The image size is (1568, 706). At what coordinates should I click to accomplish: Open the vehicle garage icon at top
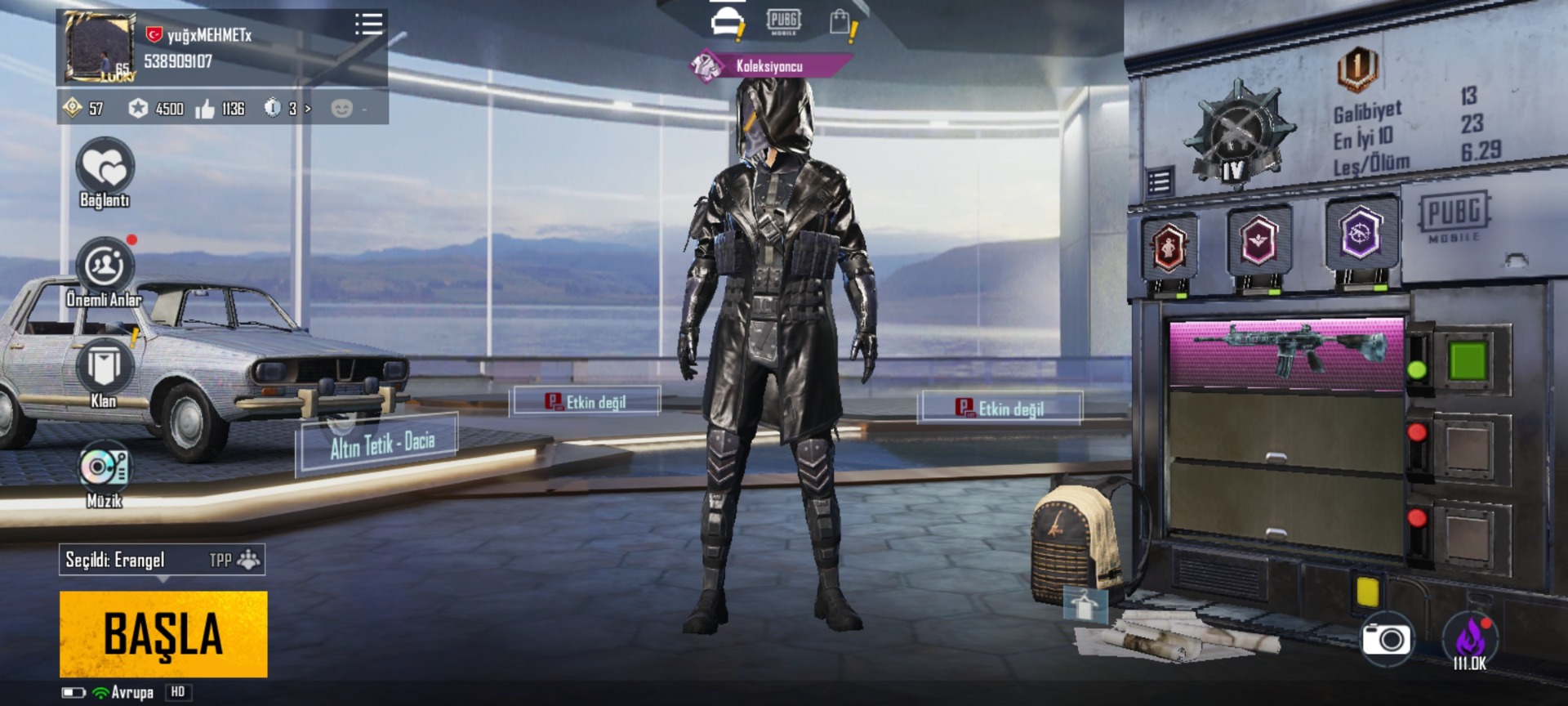726,22
